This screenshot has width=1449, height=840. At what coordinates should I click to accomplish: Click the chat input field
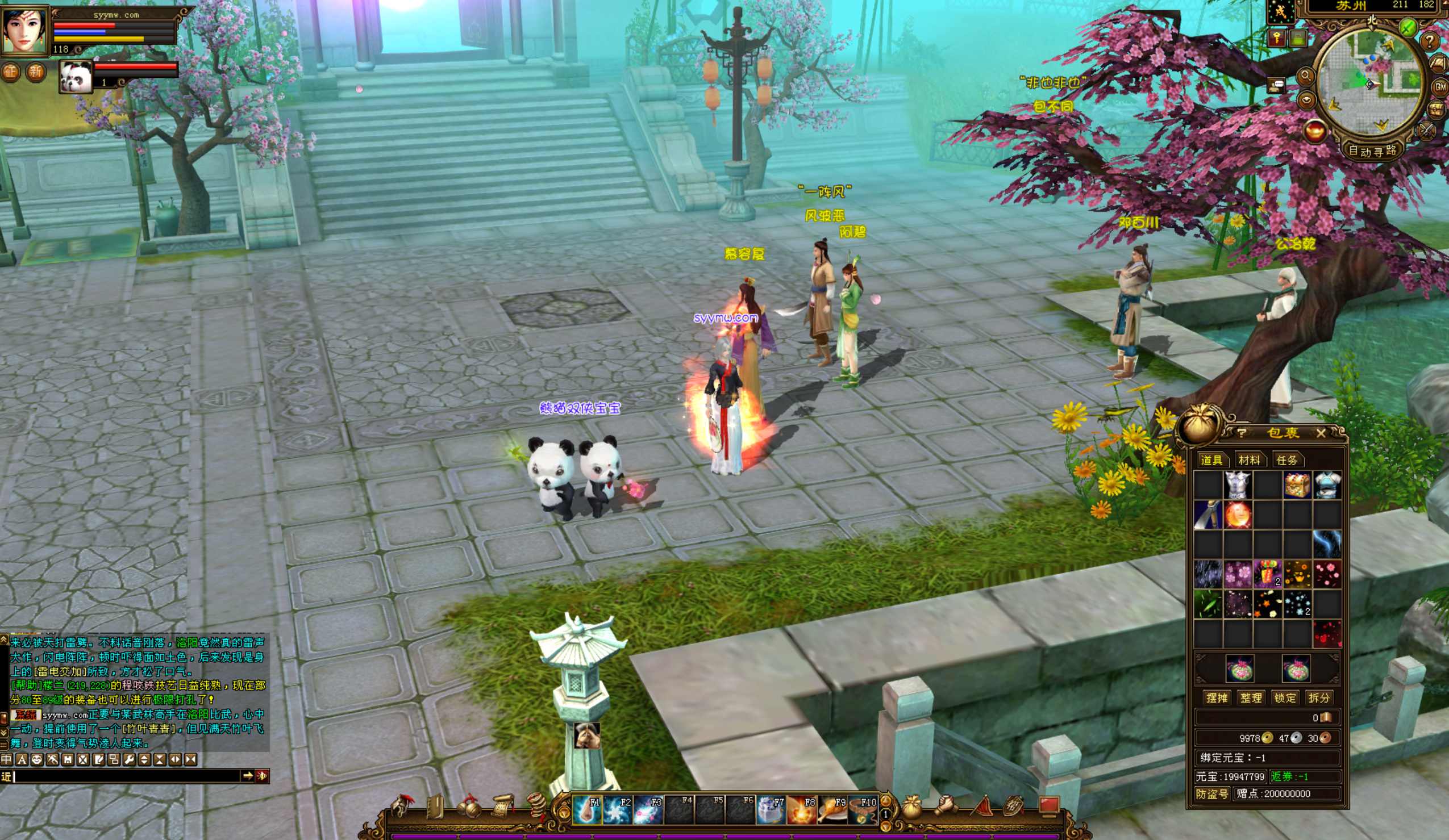click(x=127, y=776)
